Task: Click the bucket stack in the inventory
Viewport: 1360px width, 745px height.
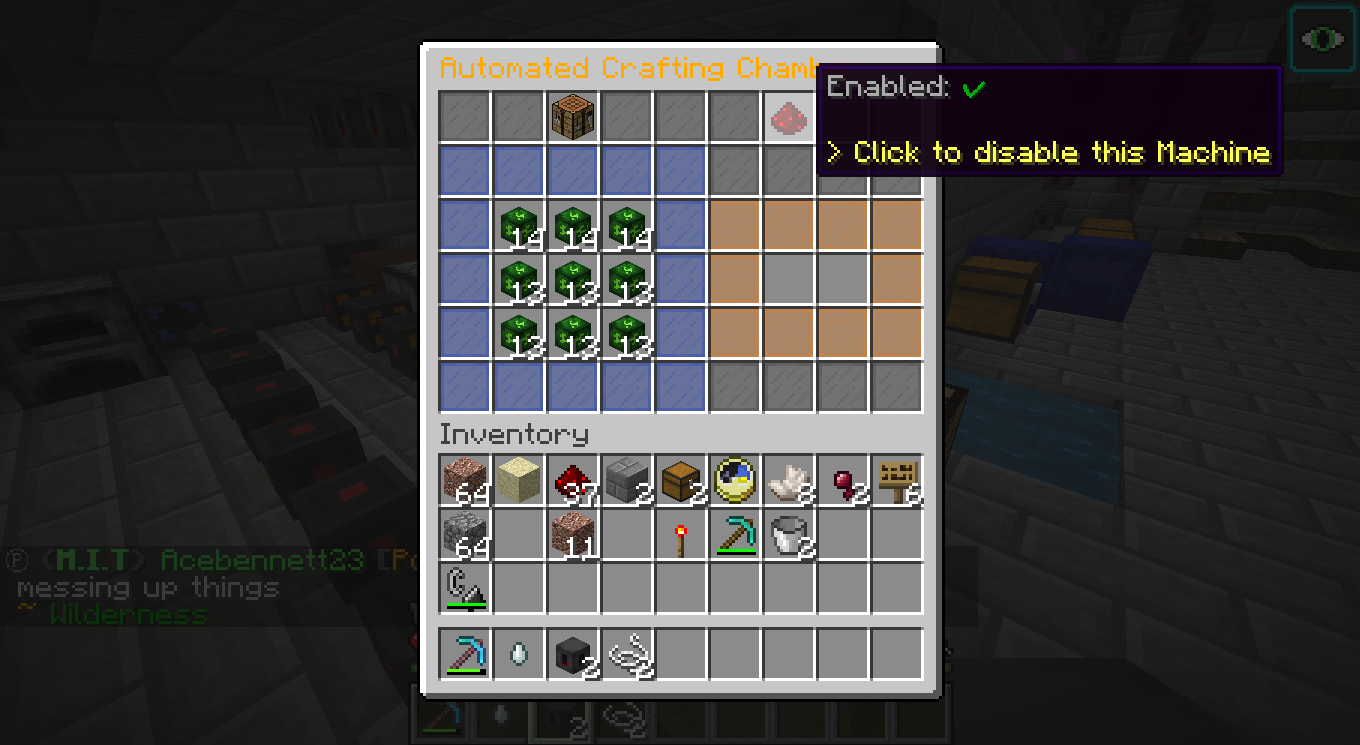Action: 789,535
